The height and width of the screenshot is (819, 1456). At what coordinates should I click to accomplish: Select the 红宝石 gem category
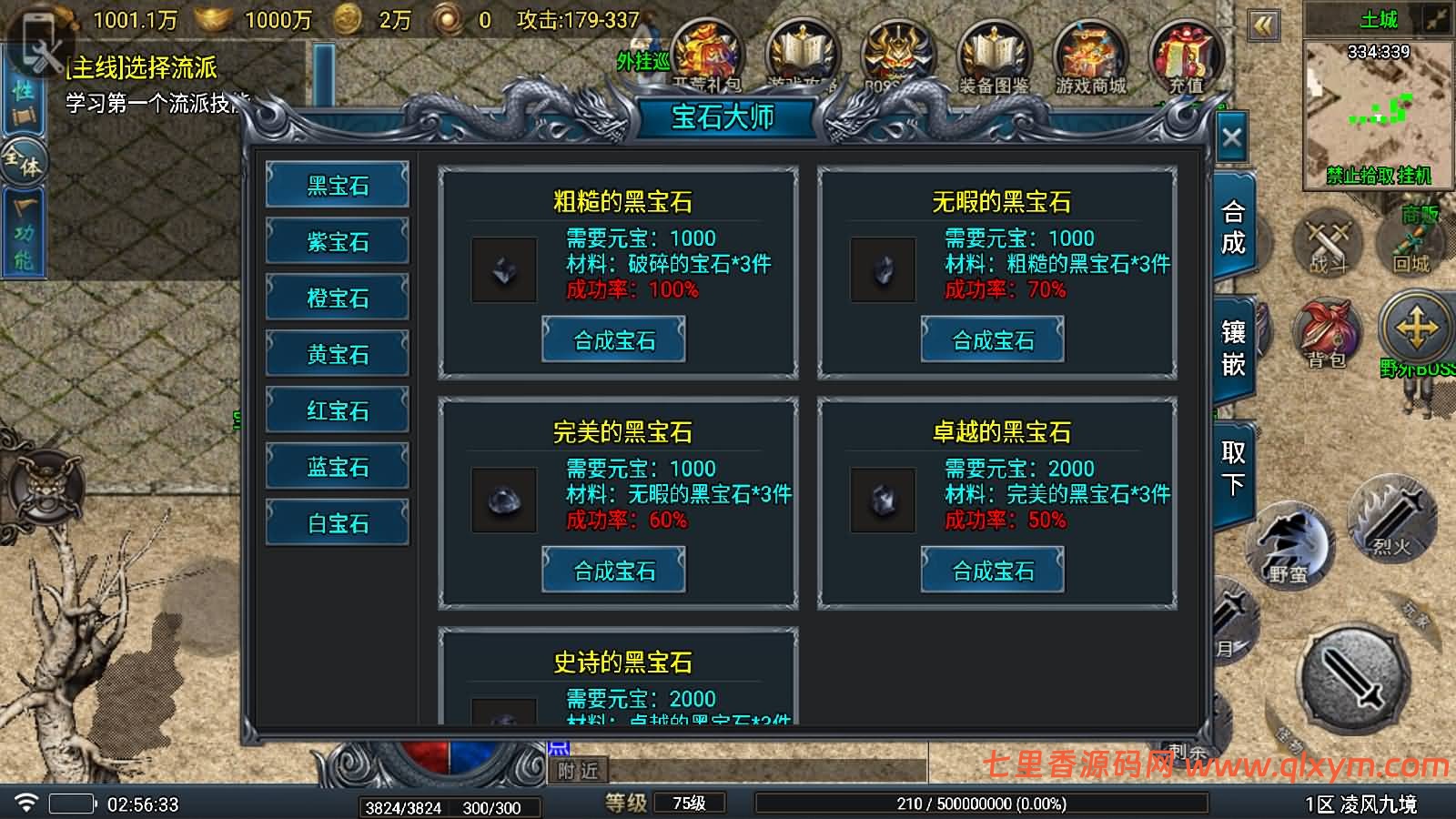point(337,410)
